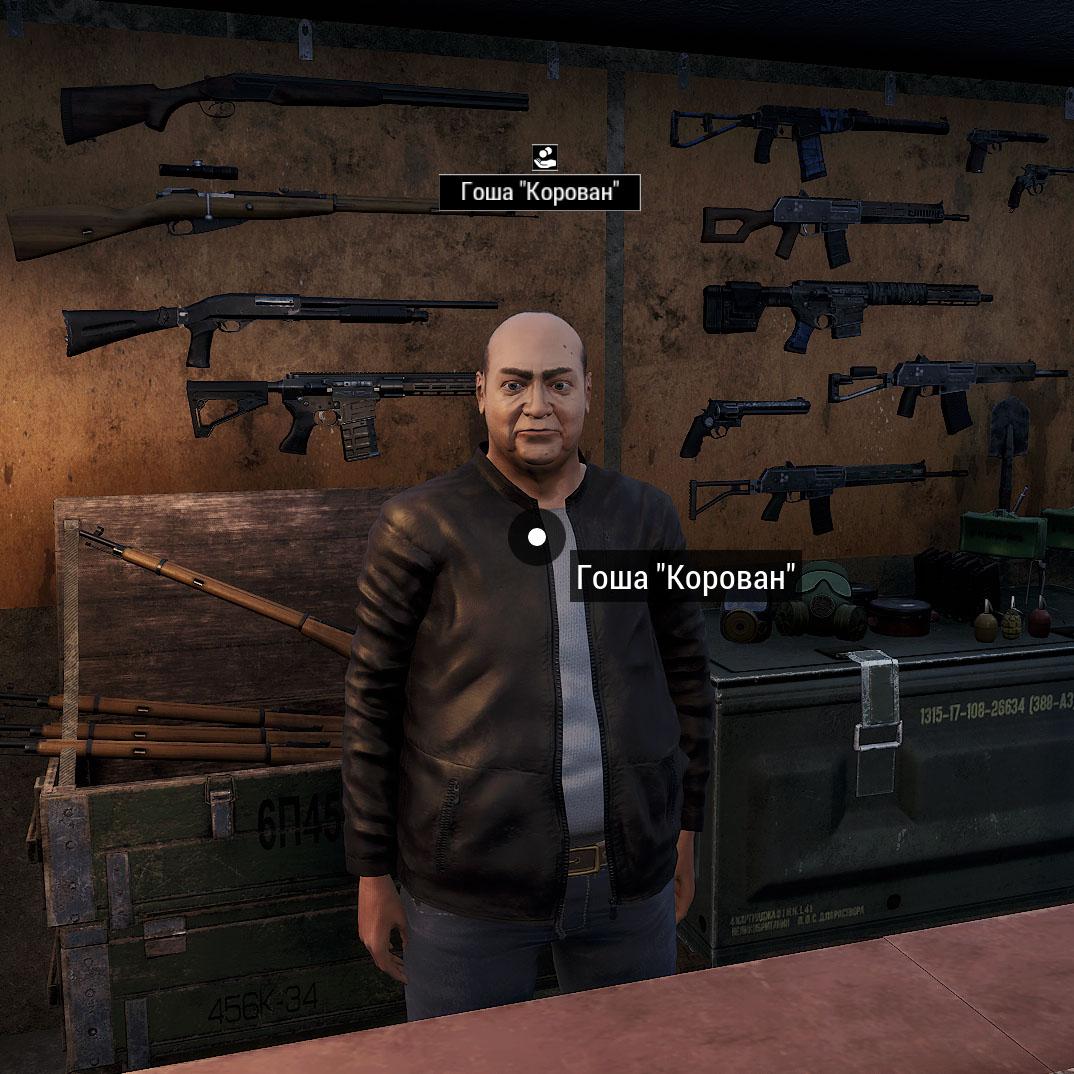1074x1074 pixels.
Task: Activate the round interaction dot on the trader
Action: click(x=537, y=538)
